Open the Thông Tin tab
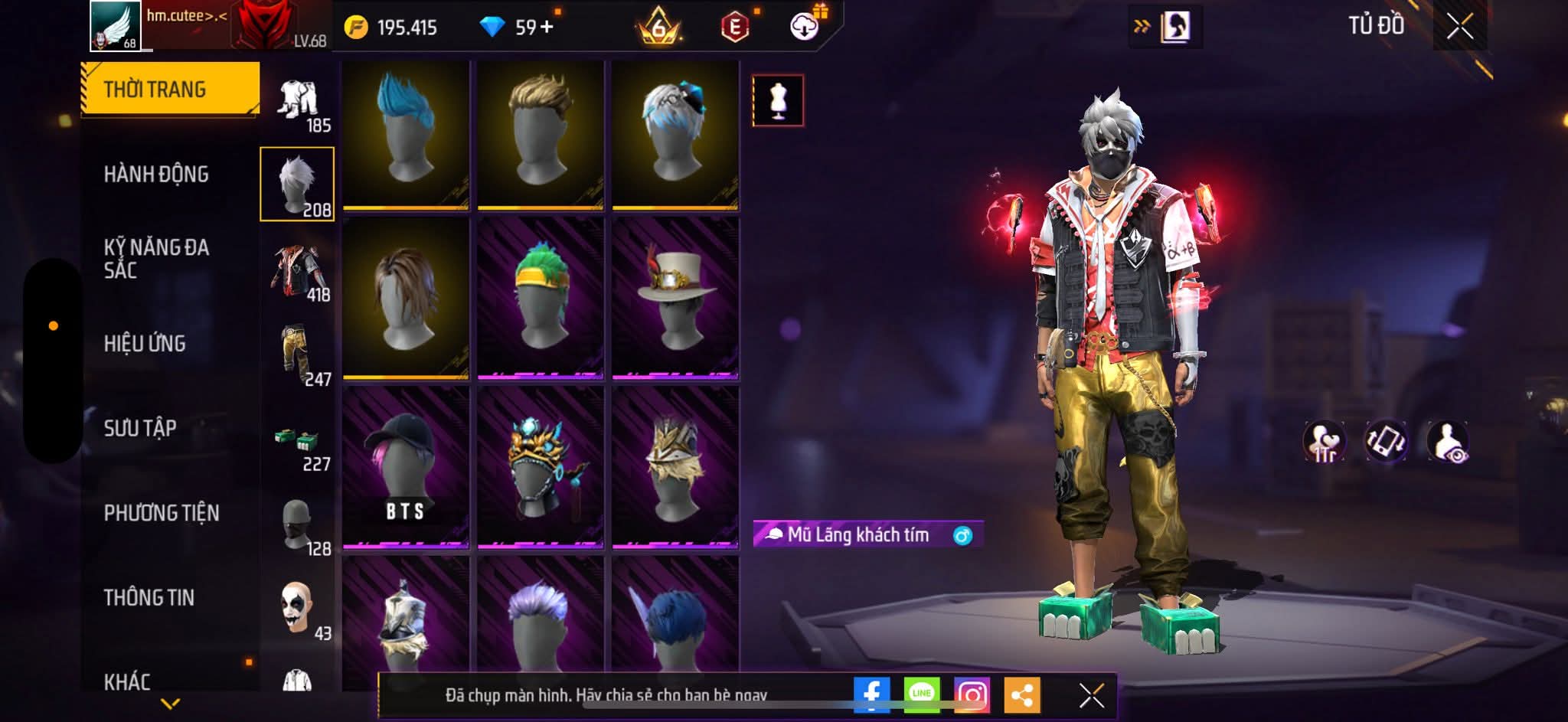 point(149,597)
